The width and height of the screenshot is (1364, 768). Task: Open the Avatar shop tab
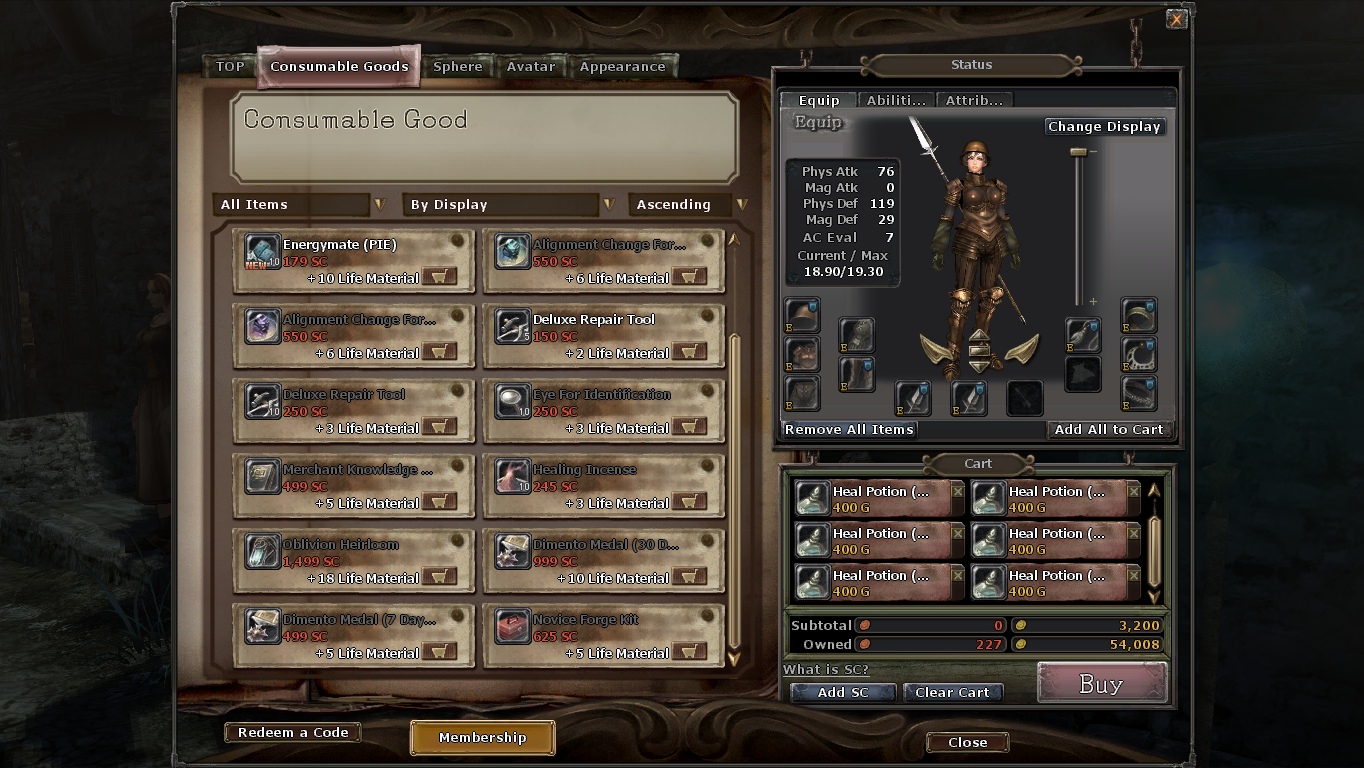click(x=531, y=67)
